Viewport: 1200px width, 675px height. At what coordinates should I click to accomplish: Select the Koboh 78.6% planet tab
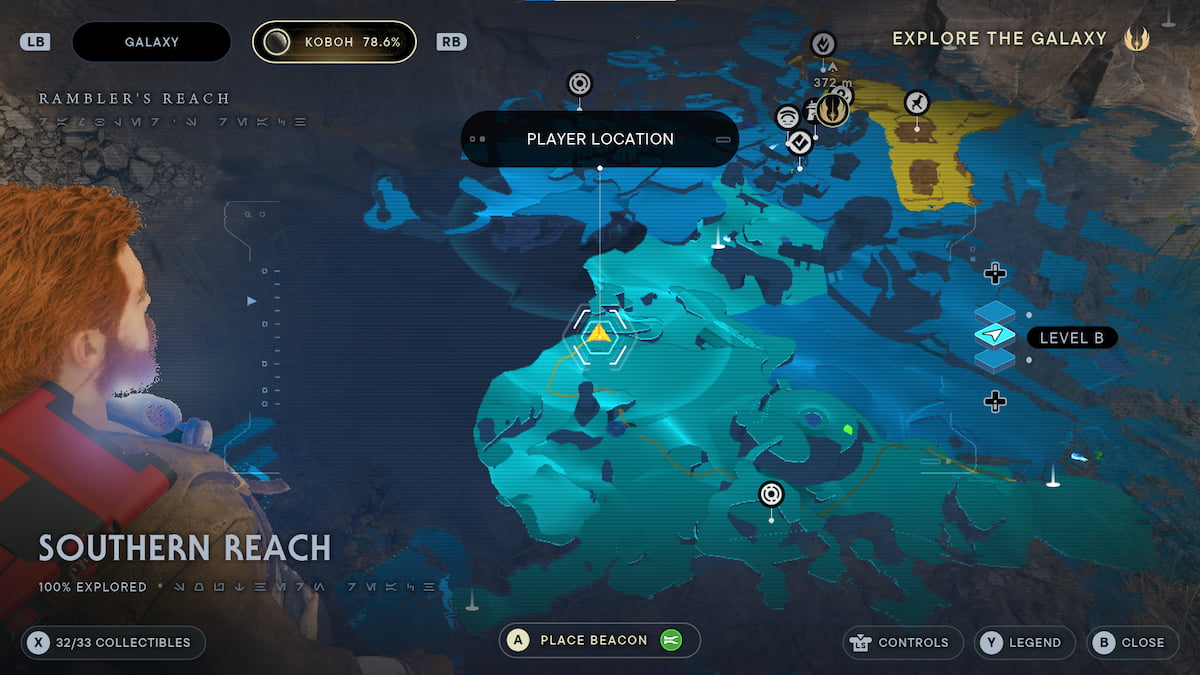(334, 42)
